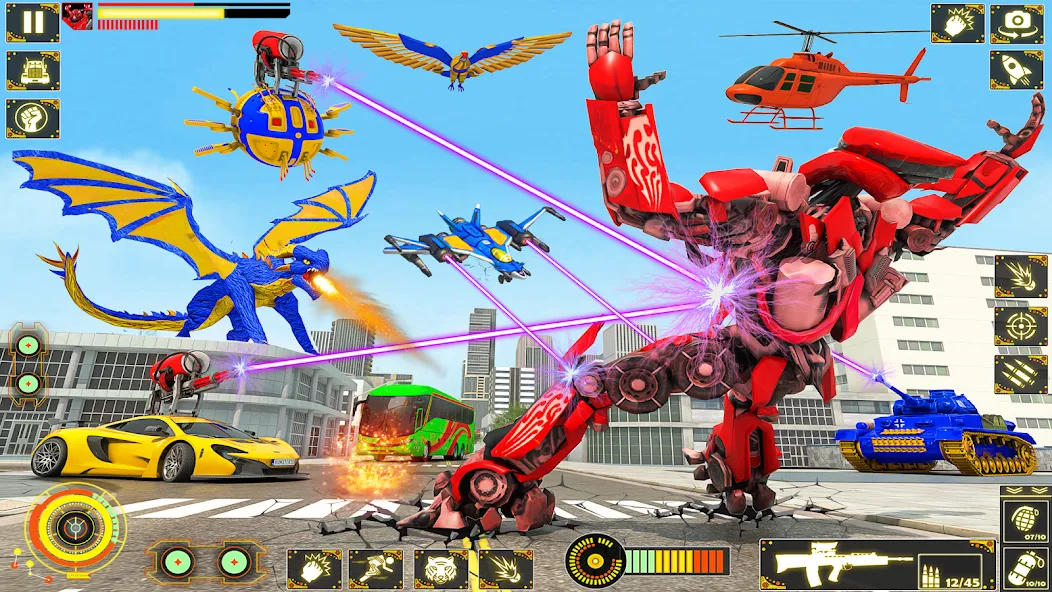The height and width of the screenshot is (592, 1052).
Task: Launch the rocket ability
Action: (x=1017, y=70)
